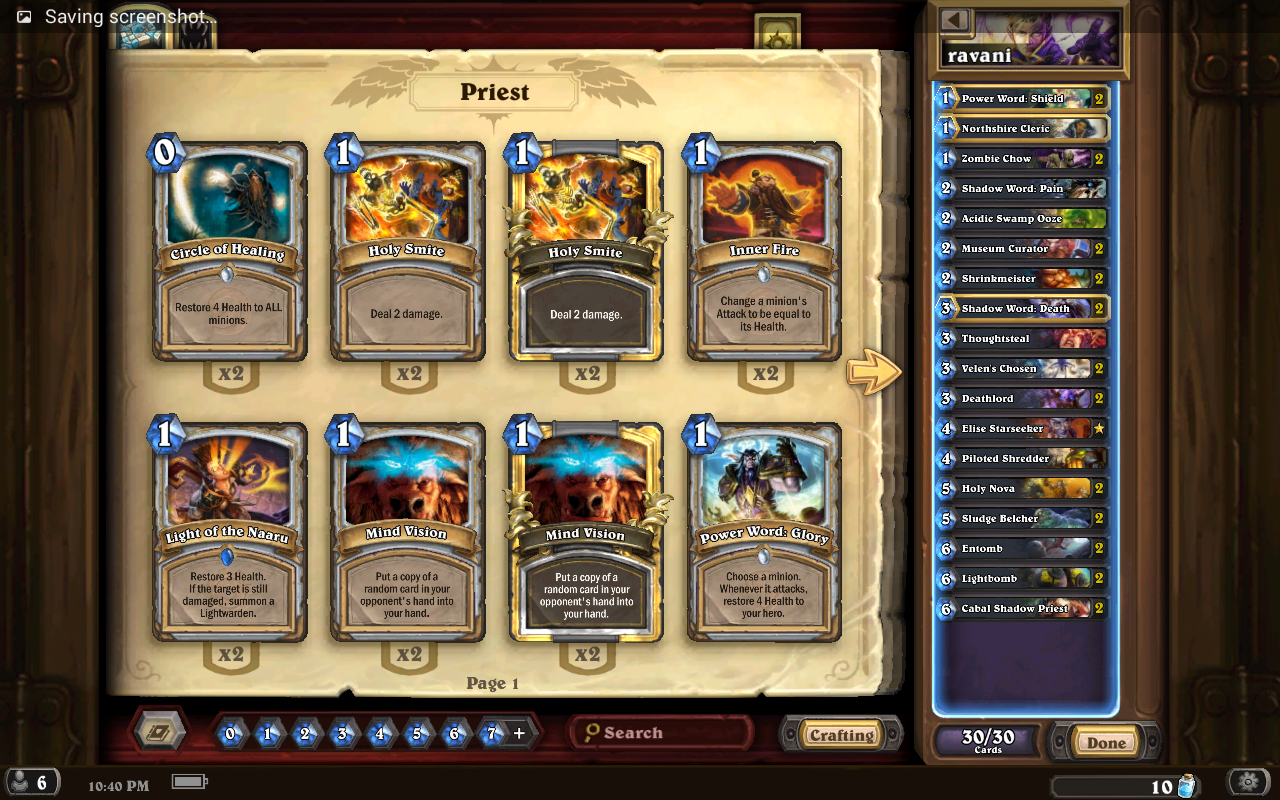Click the Shadow Word: Death deck entry

[x=1022, y=309]
